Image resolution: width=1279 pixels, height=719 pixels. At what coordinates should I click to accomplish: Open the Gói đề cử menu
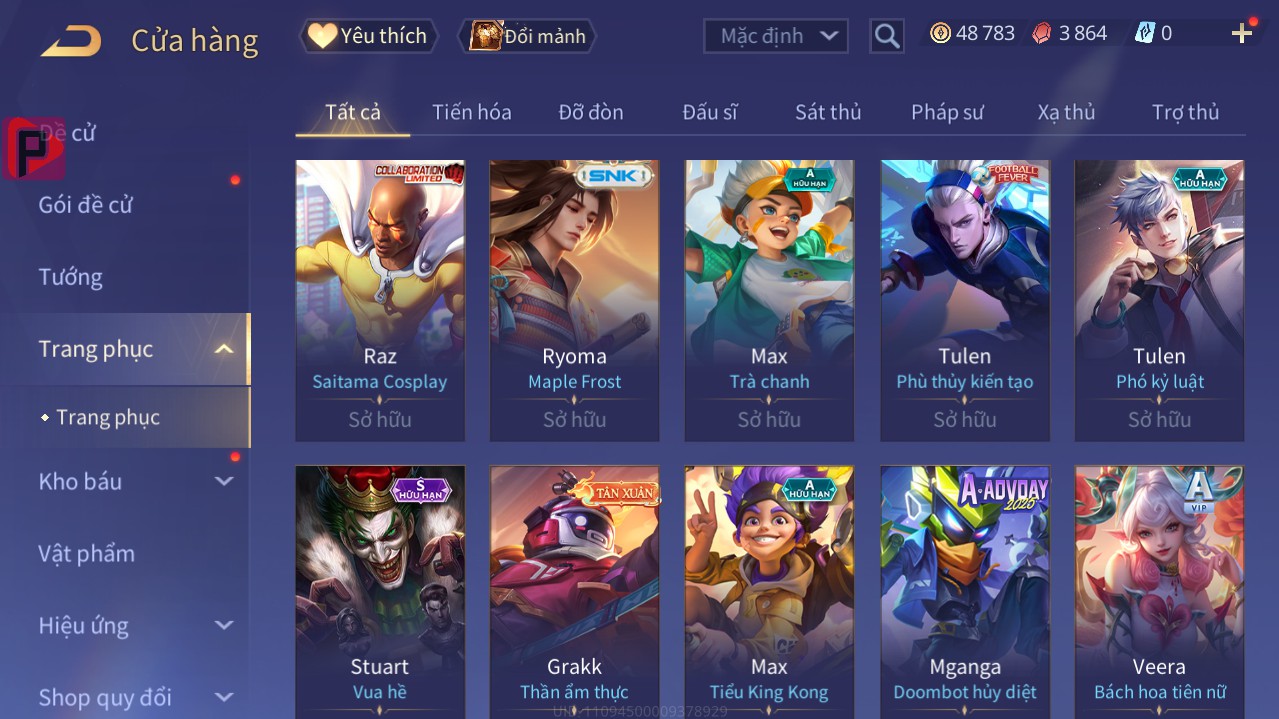pyautogui.click(x=86, y=205)
